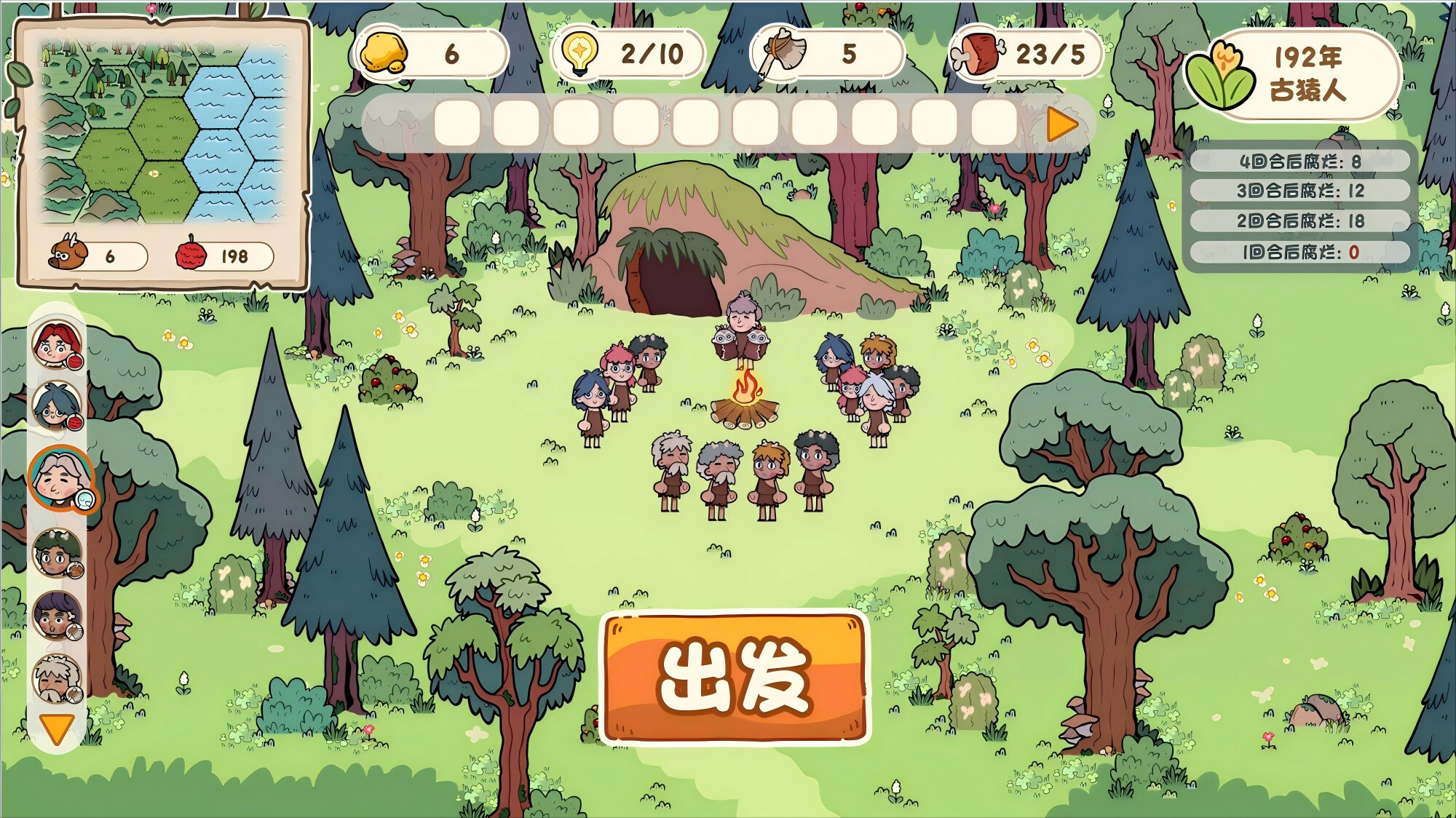Click the cow counter icon on minimap panel
This screenshot has width=1456, height=818.
(69, 255)
